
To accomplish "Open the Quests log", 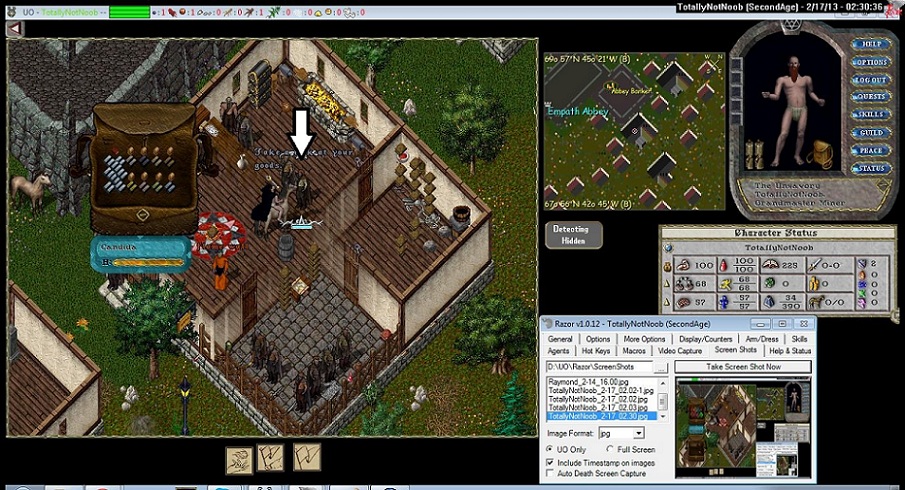I will pos(870,97).
